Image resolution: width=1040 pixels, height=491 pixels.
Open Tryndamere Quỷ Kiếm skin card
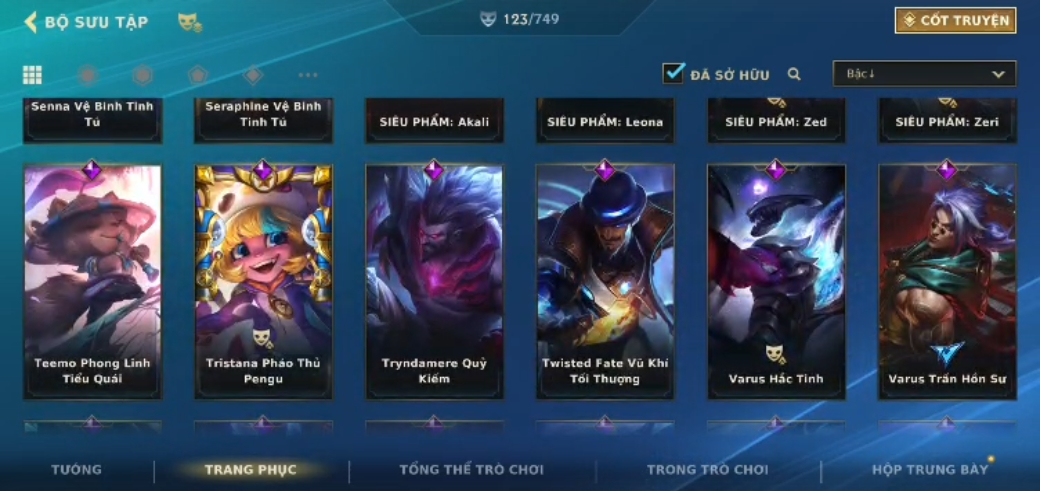point(434,281)
